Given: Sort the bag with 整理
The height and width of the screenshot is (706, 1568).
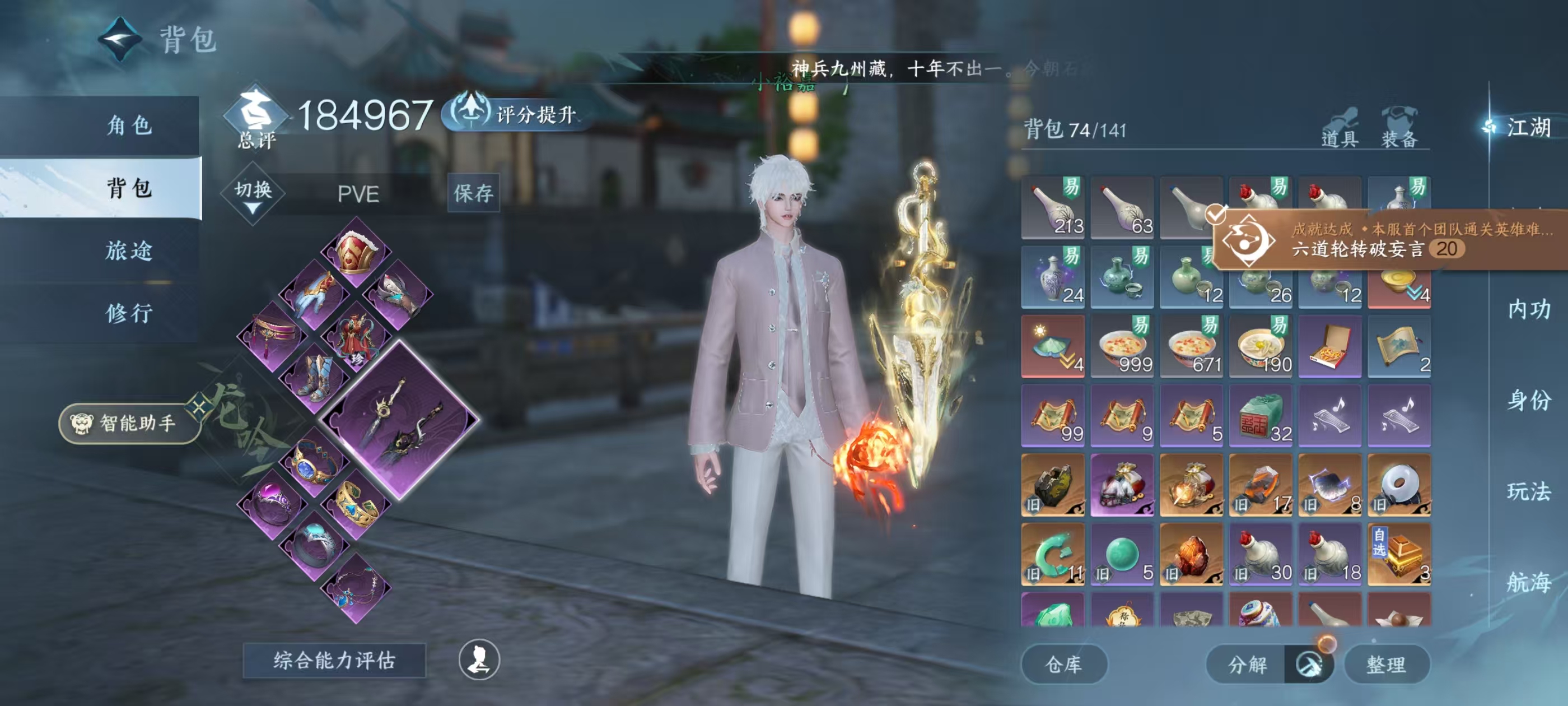Looking at the screenshot, I should coord(1386,664).
